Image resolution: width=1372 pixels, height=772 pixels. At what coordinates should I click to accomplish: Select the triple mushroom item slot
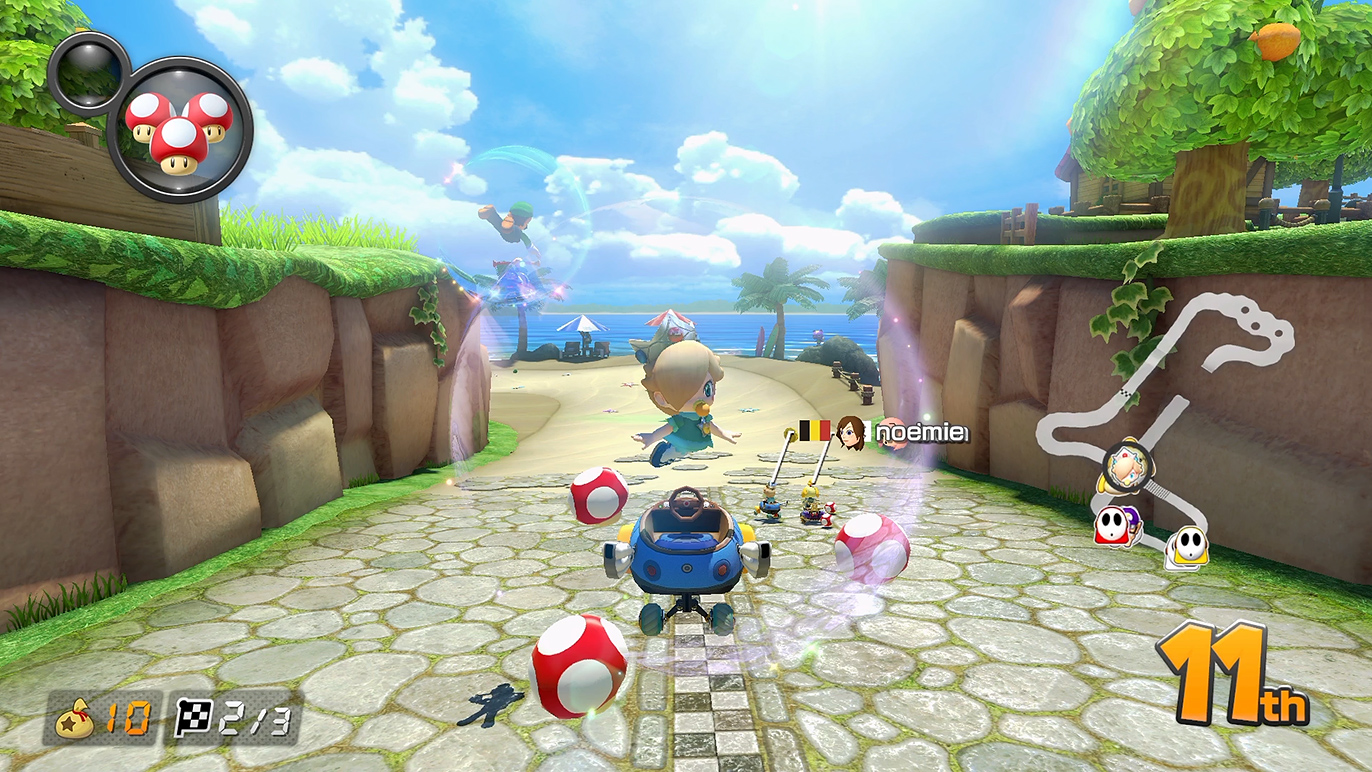coord(179,130)
